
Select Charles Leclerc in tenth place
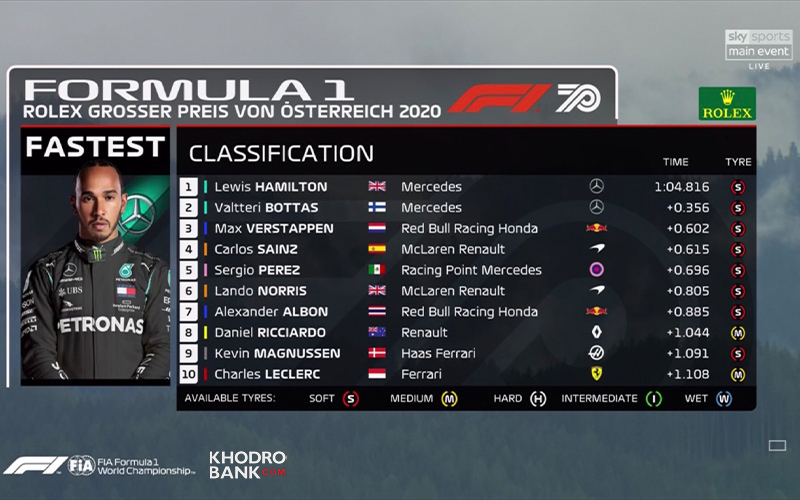pyautogui.click(x=268, y=375)
